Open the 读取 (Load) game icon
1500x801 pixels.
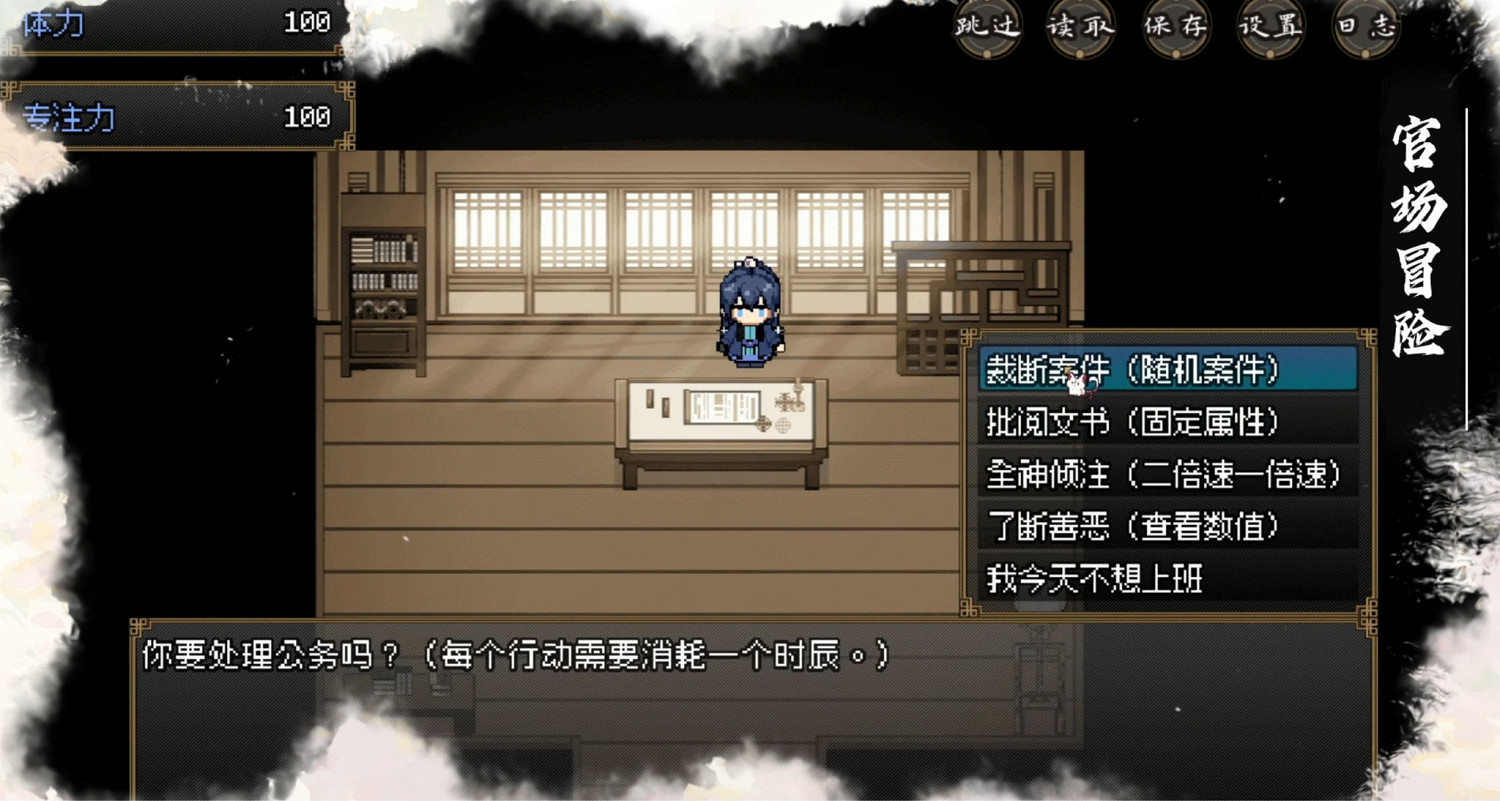tap(1082, 28)
